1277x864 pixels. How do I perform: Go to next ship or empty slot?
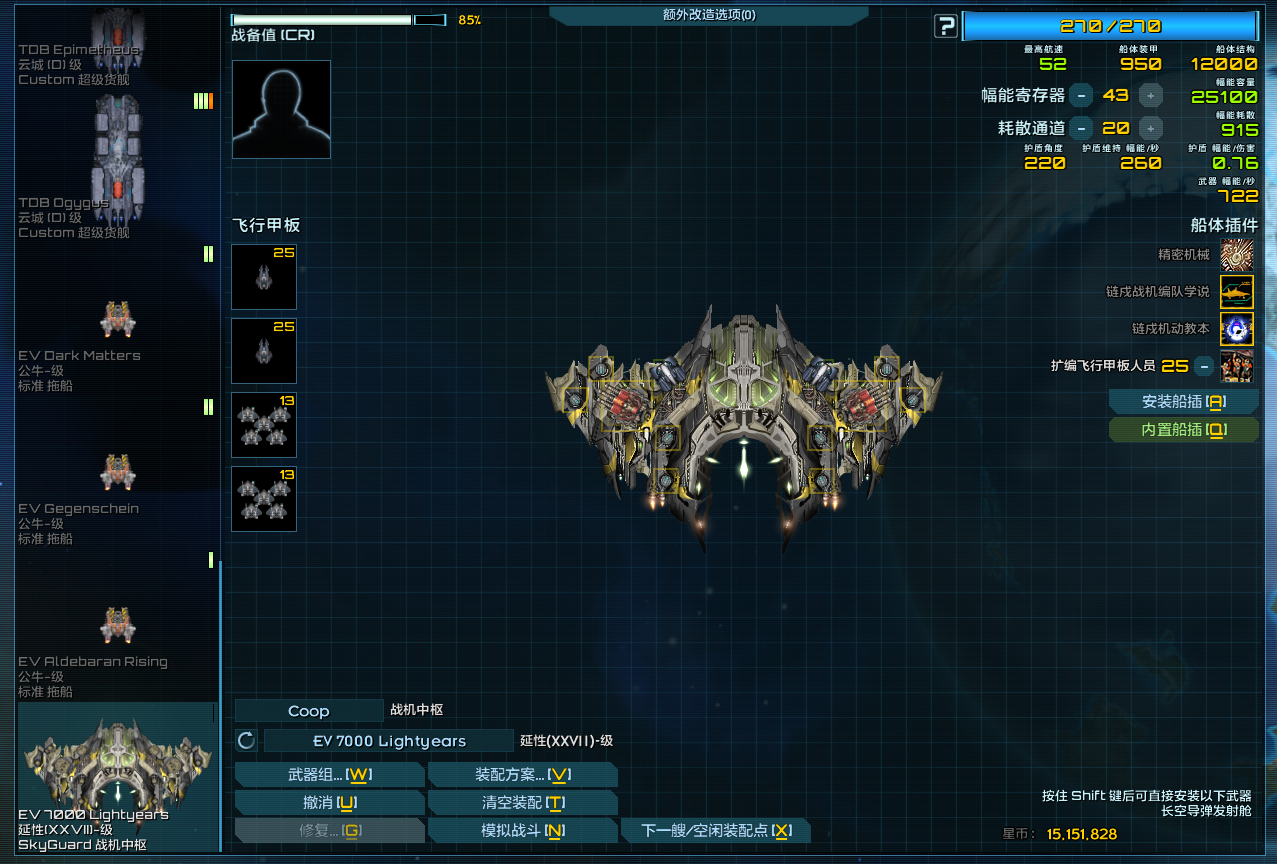(x=715, y=831)
